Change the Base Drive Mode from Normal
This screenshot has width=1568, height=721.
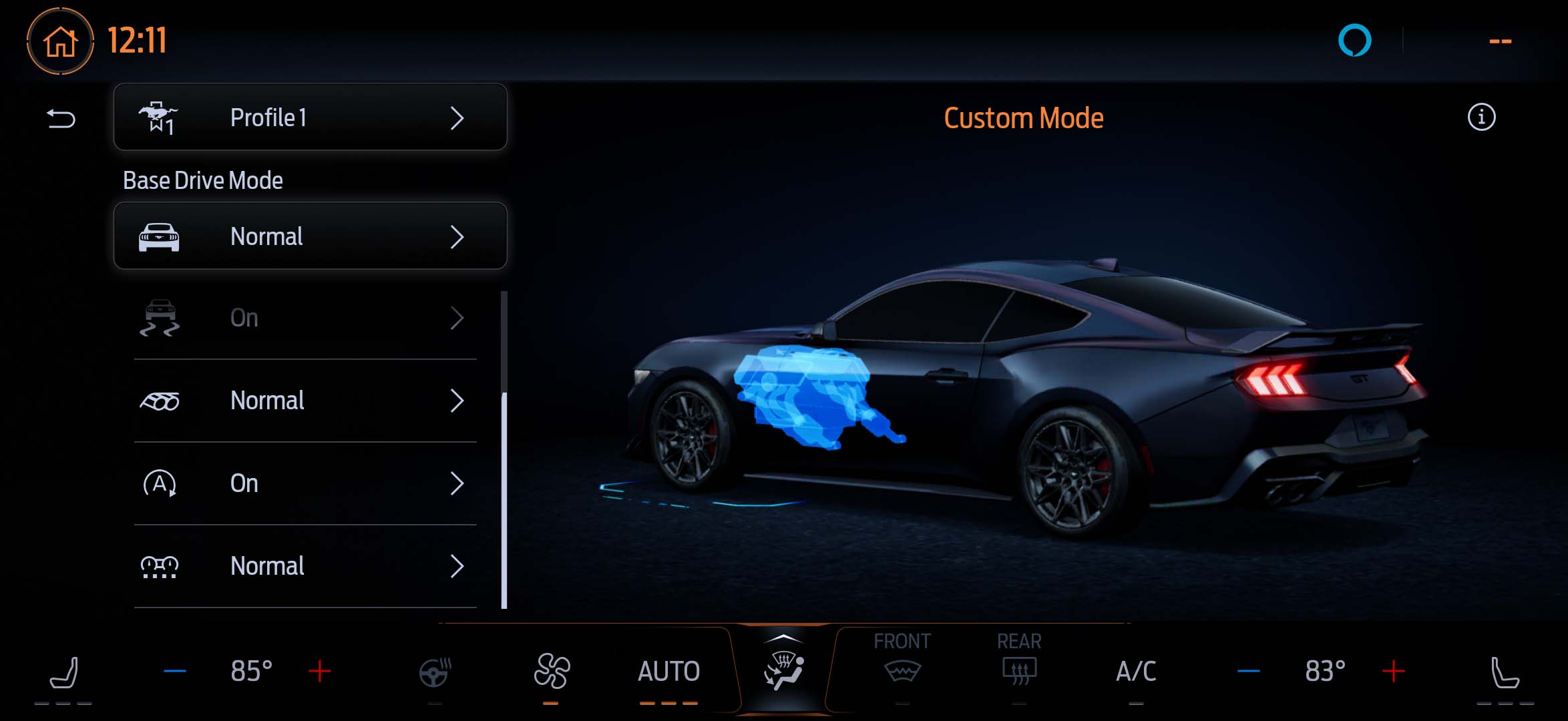(x=310, y=236)
